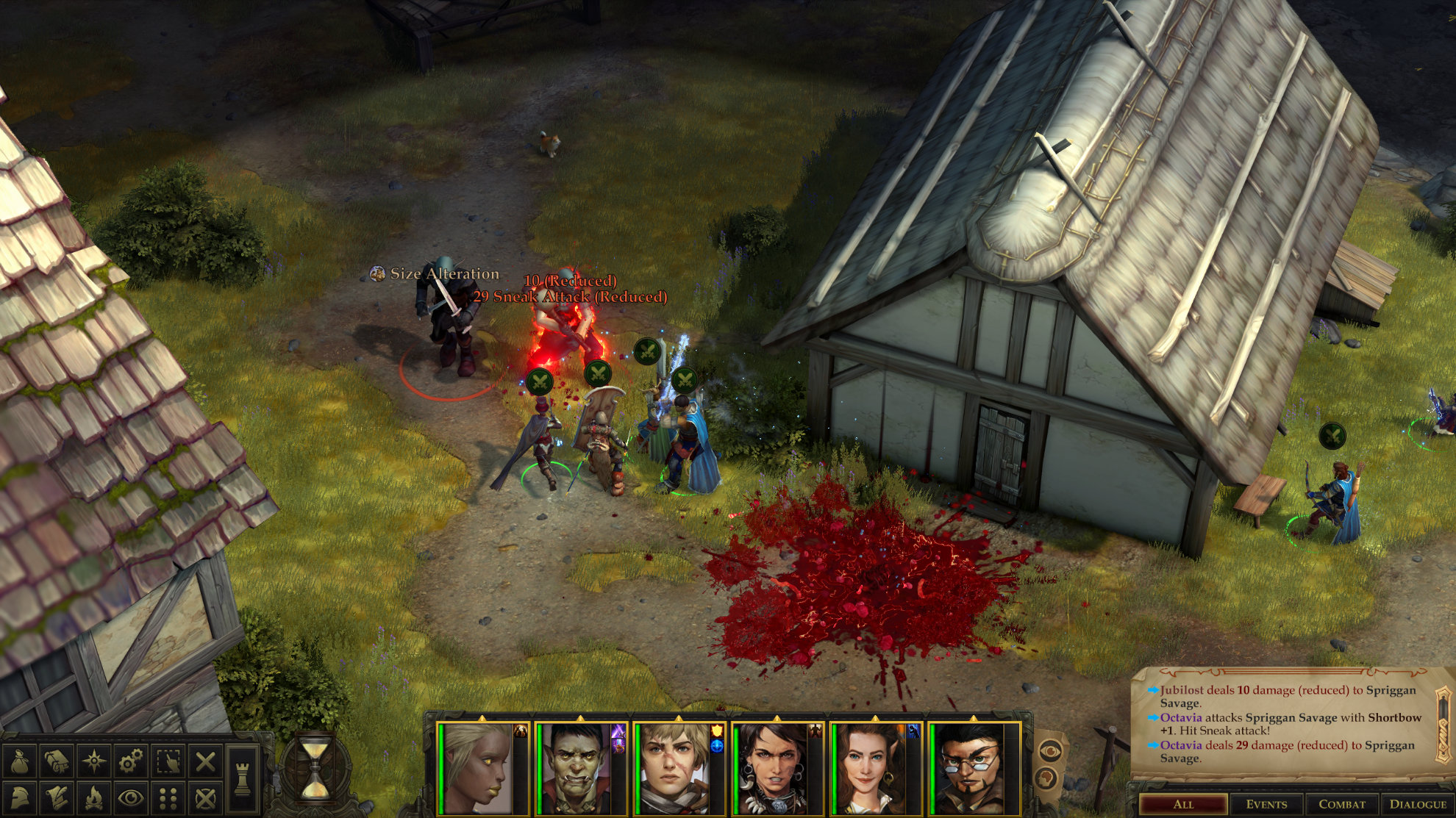This screenshot has height=818, width=1456.
Task: Switch the log to the Dialogue tab
Action: pos(1418,804)
